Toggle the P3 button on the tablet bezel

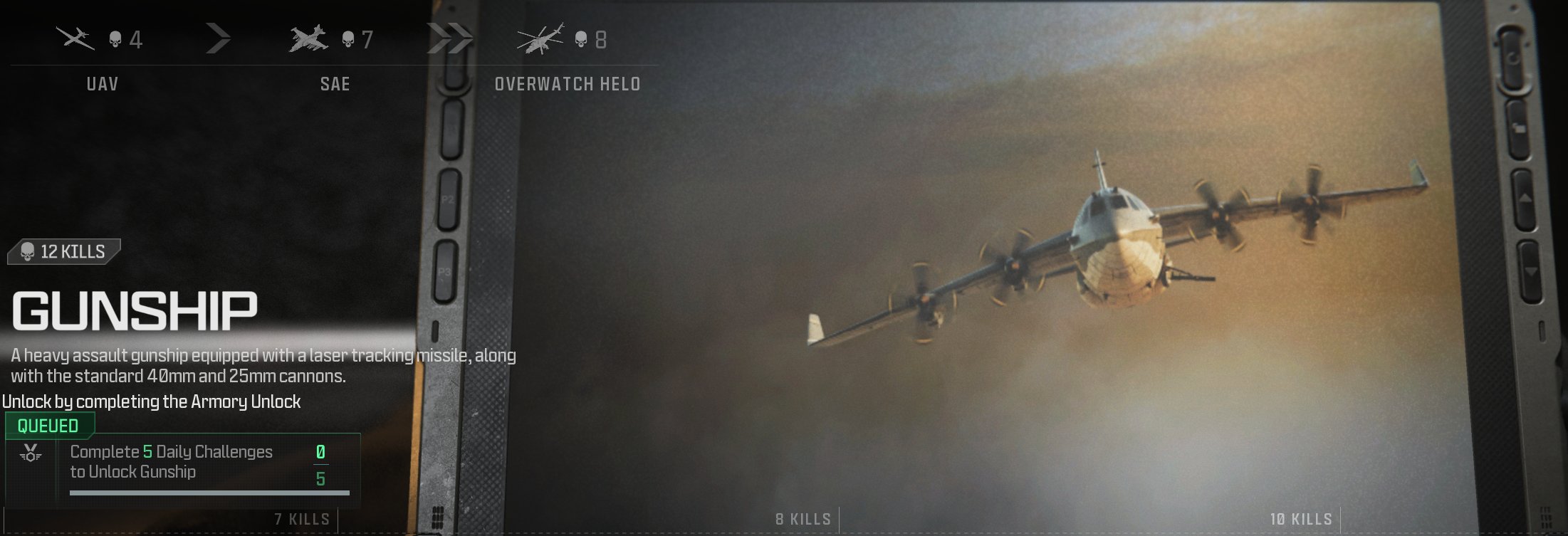446,270
